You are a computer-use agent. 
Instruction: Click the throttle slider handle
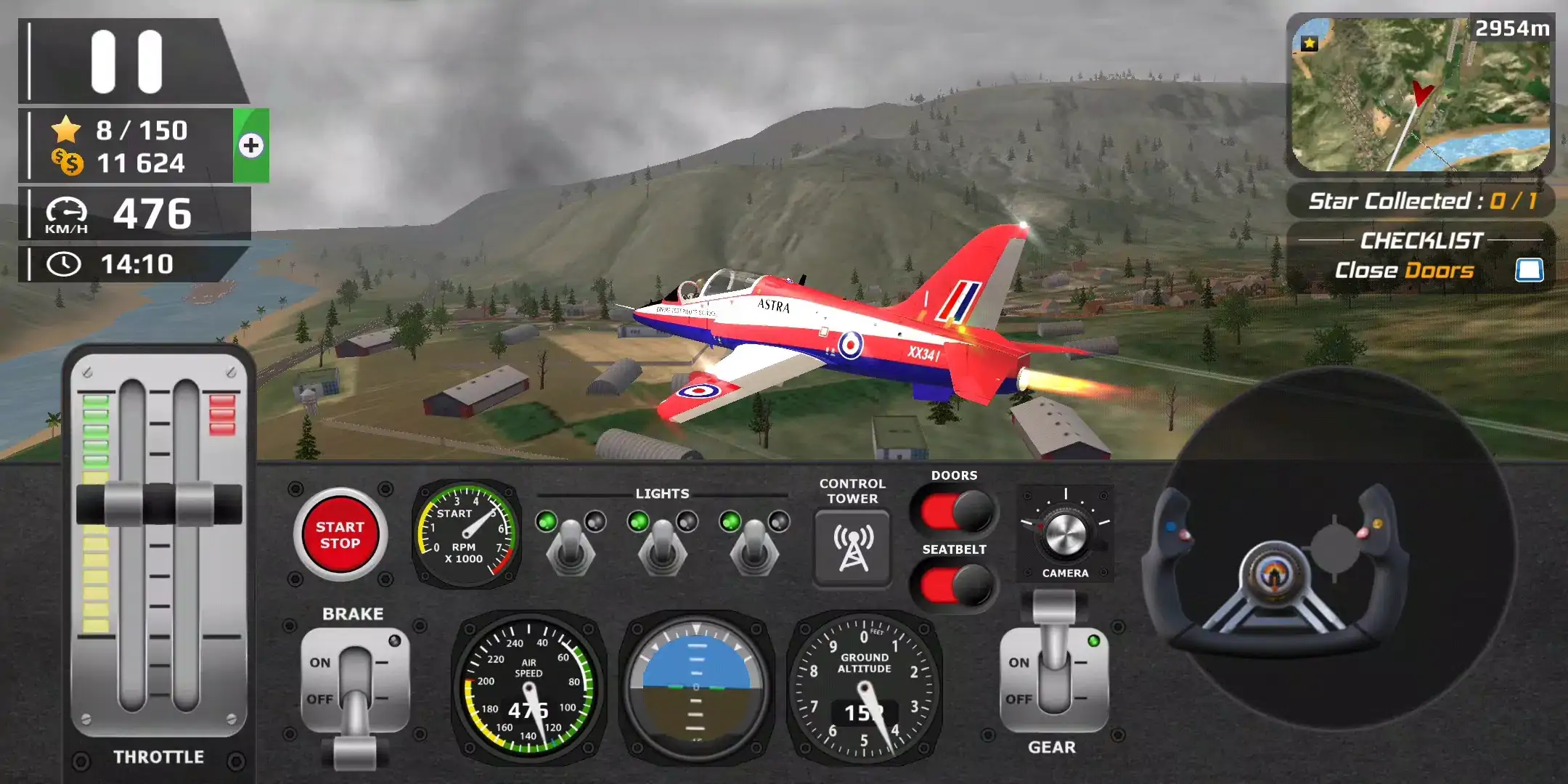[159, 503]
